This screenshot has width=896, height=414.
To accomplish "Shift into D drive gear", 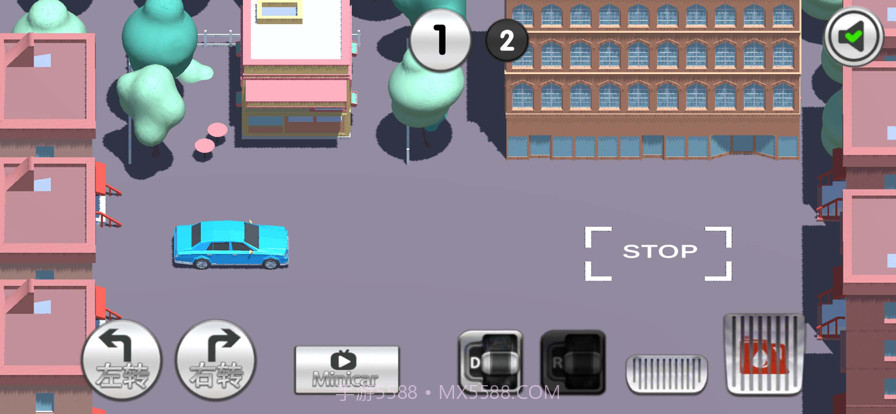I will tap(490, 361).
